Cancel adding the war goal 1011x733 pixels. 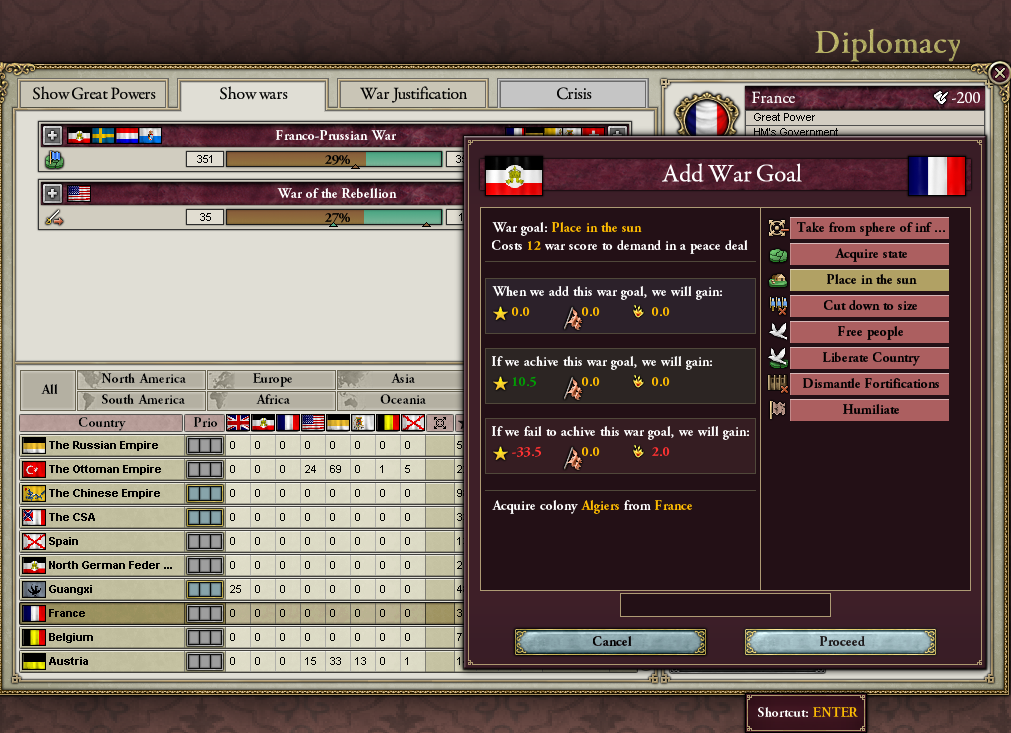pyautogui.click(x=611, y=641)
